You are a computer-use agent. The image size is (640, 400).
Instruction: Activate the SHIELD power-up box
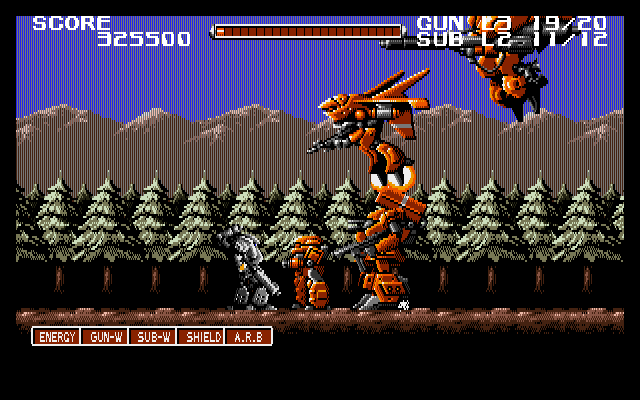pos(200,337)
